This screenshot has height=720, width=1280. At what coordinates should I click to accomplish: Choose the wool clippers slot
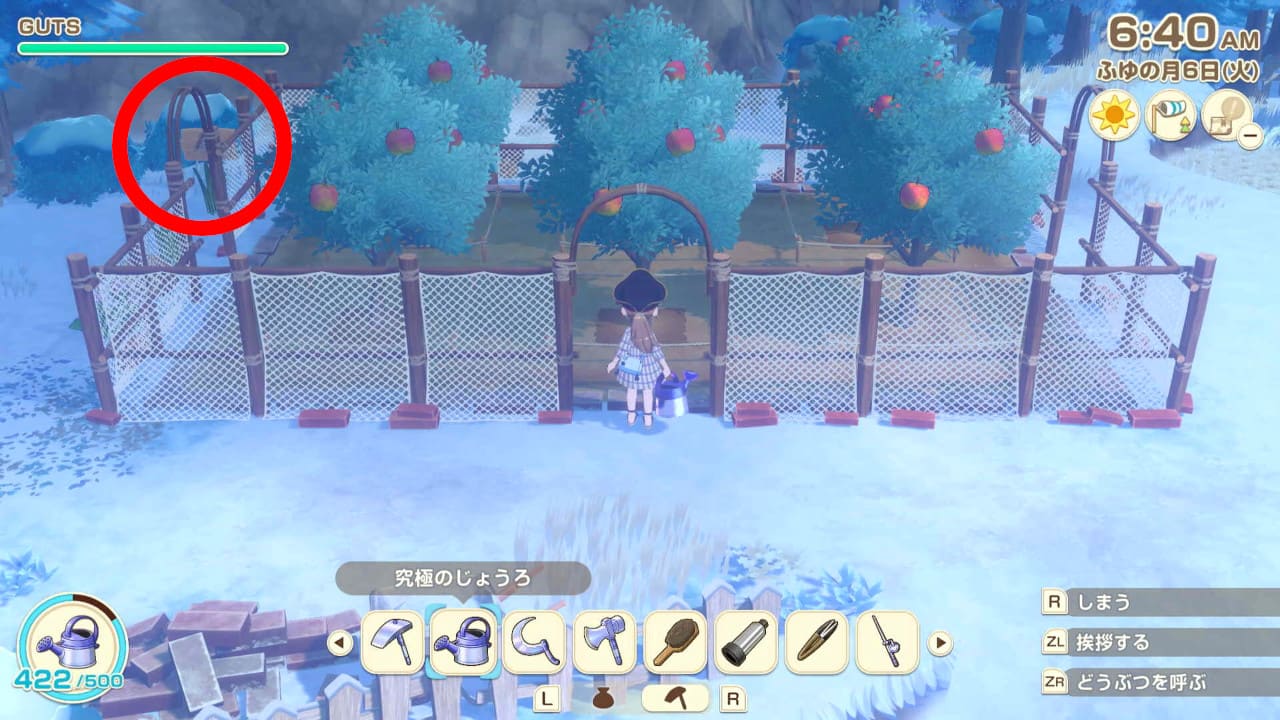818,642
